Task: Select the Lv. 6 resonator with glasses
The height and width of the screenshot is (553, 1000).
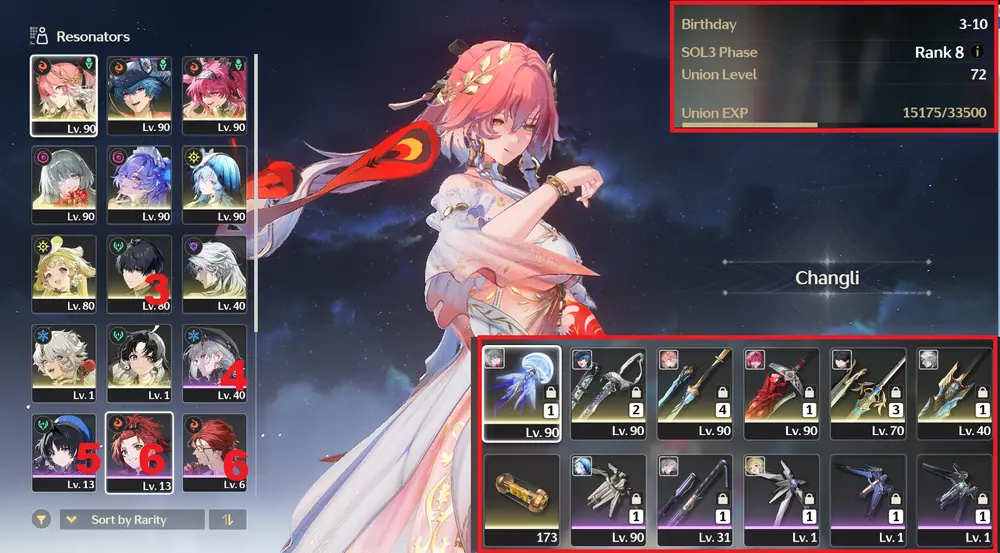Action: (214, 452)
